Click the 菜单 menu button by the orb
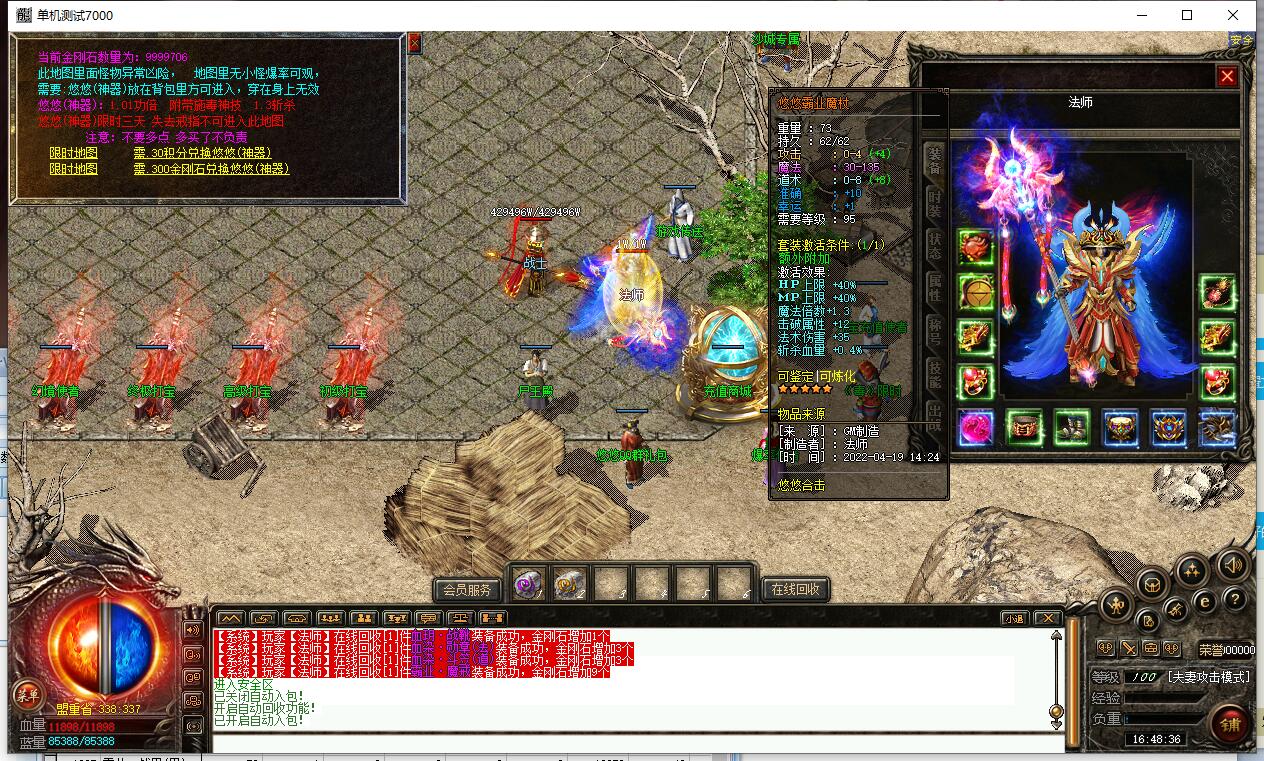The image size is (1264, 761). pos(27,694)
